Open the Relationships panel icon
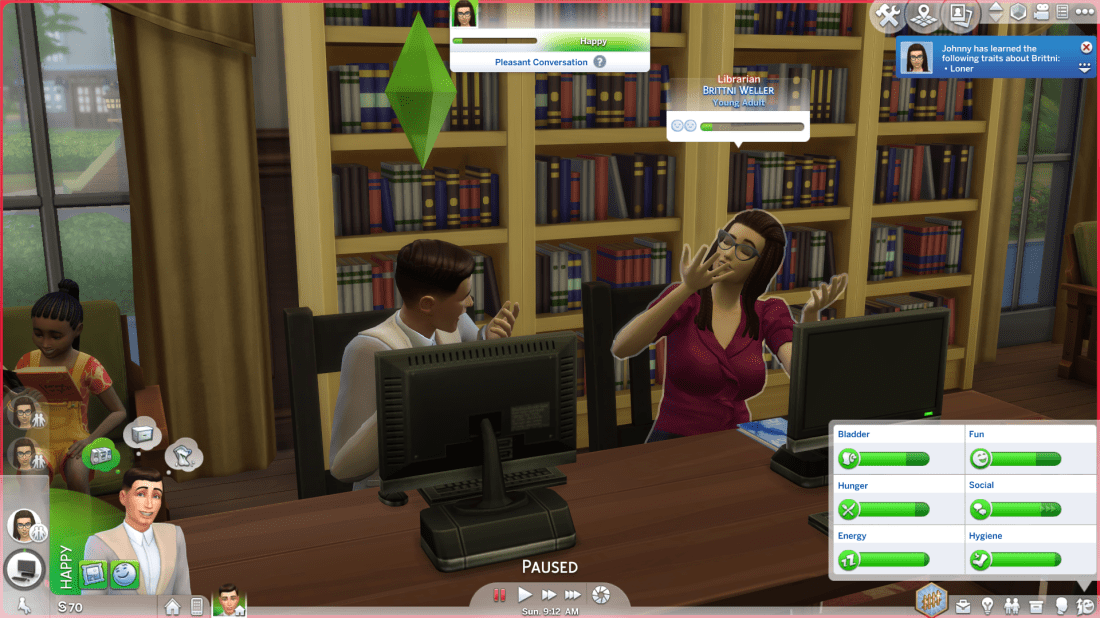1100x618 pixels. (x=1012, y=606)
